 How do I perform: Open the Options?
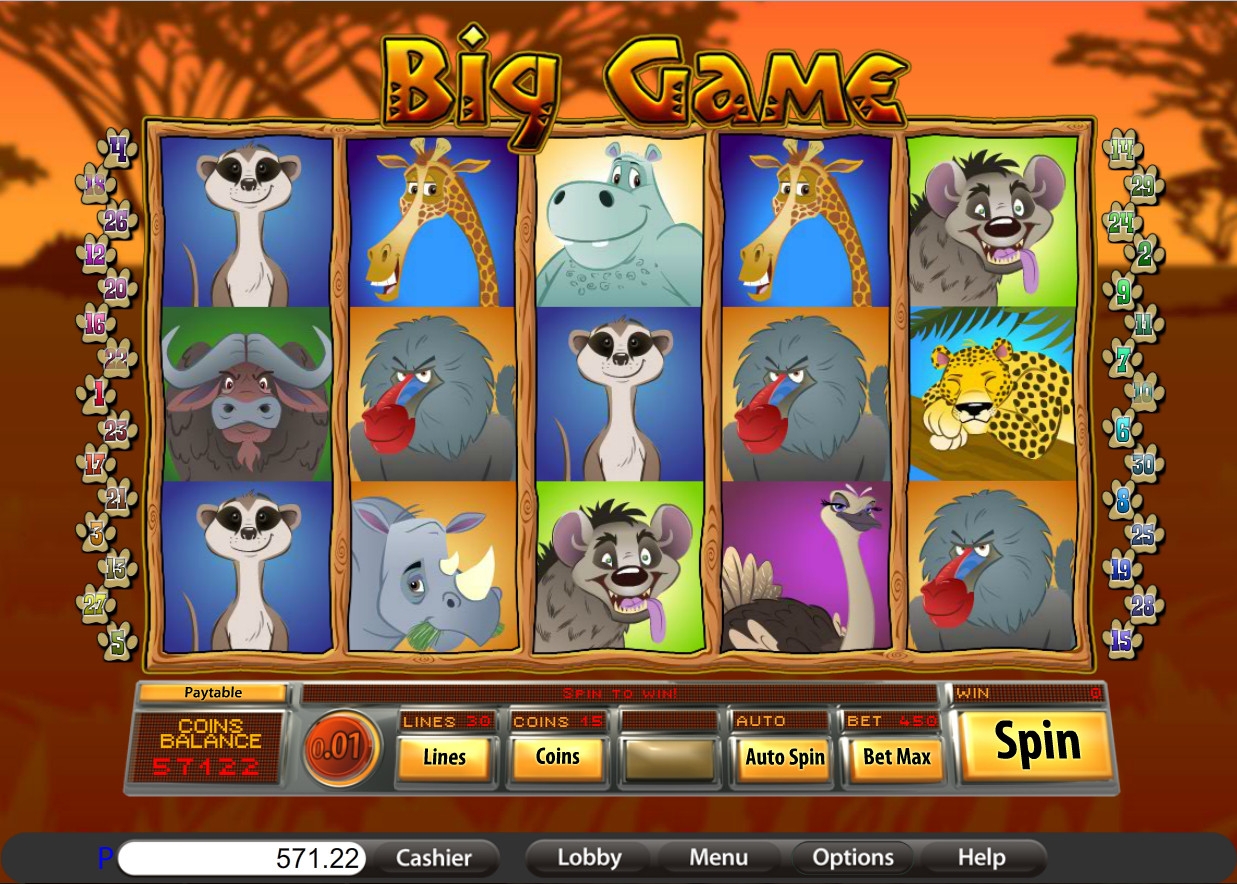point(852,858)
